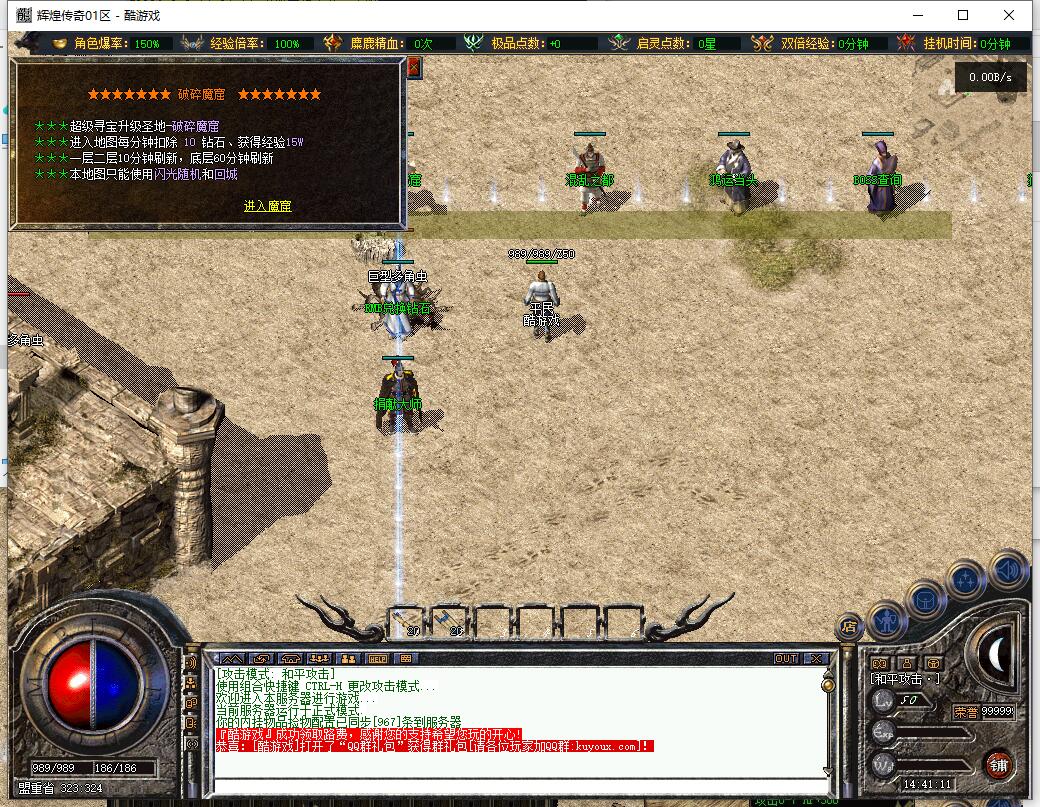This screenshot has width=1040, height=807.
Task: Close the chat panel with X button
Action: pyautogui.click(x=815, y=659)
